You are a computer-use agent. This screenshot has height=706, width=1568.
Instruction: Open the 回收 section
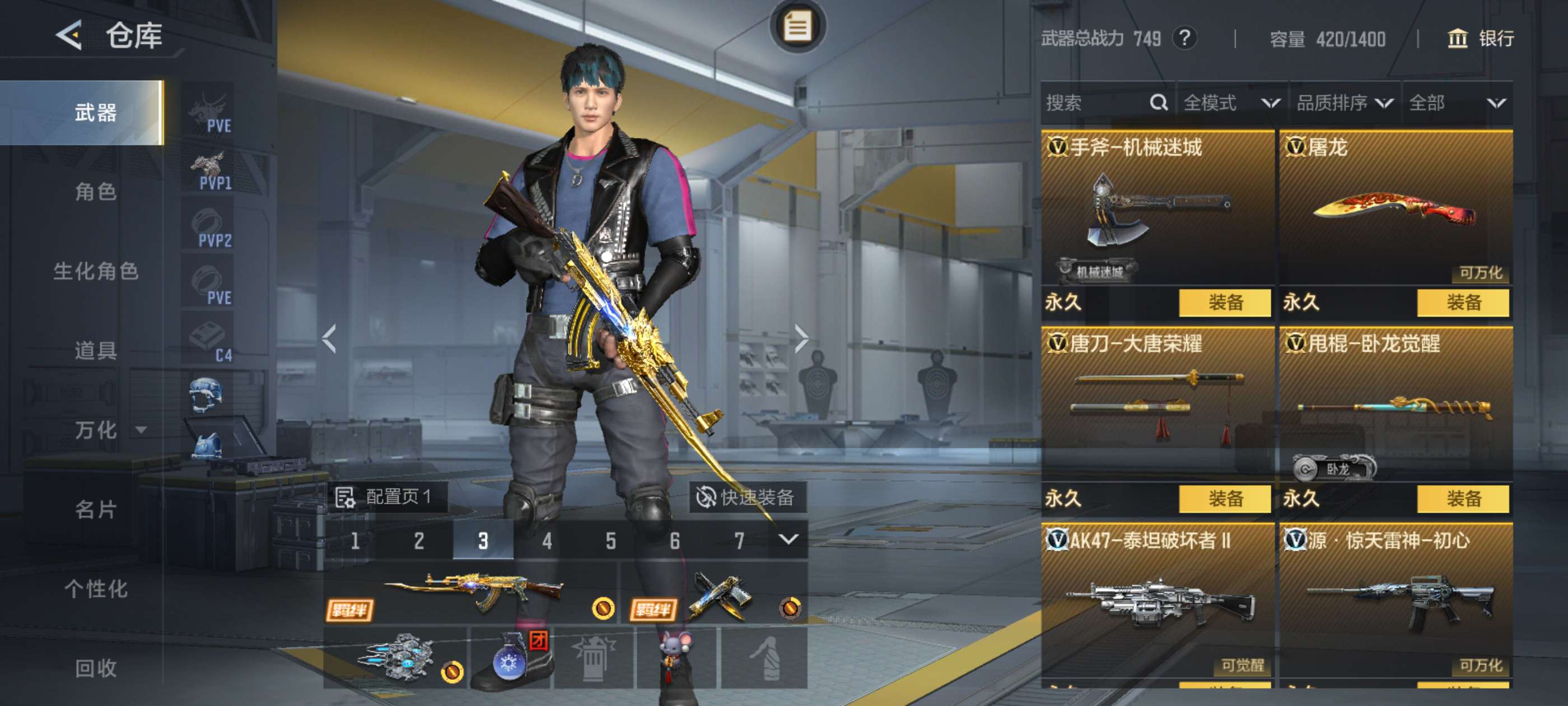[96, 668]
